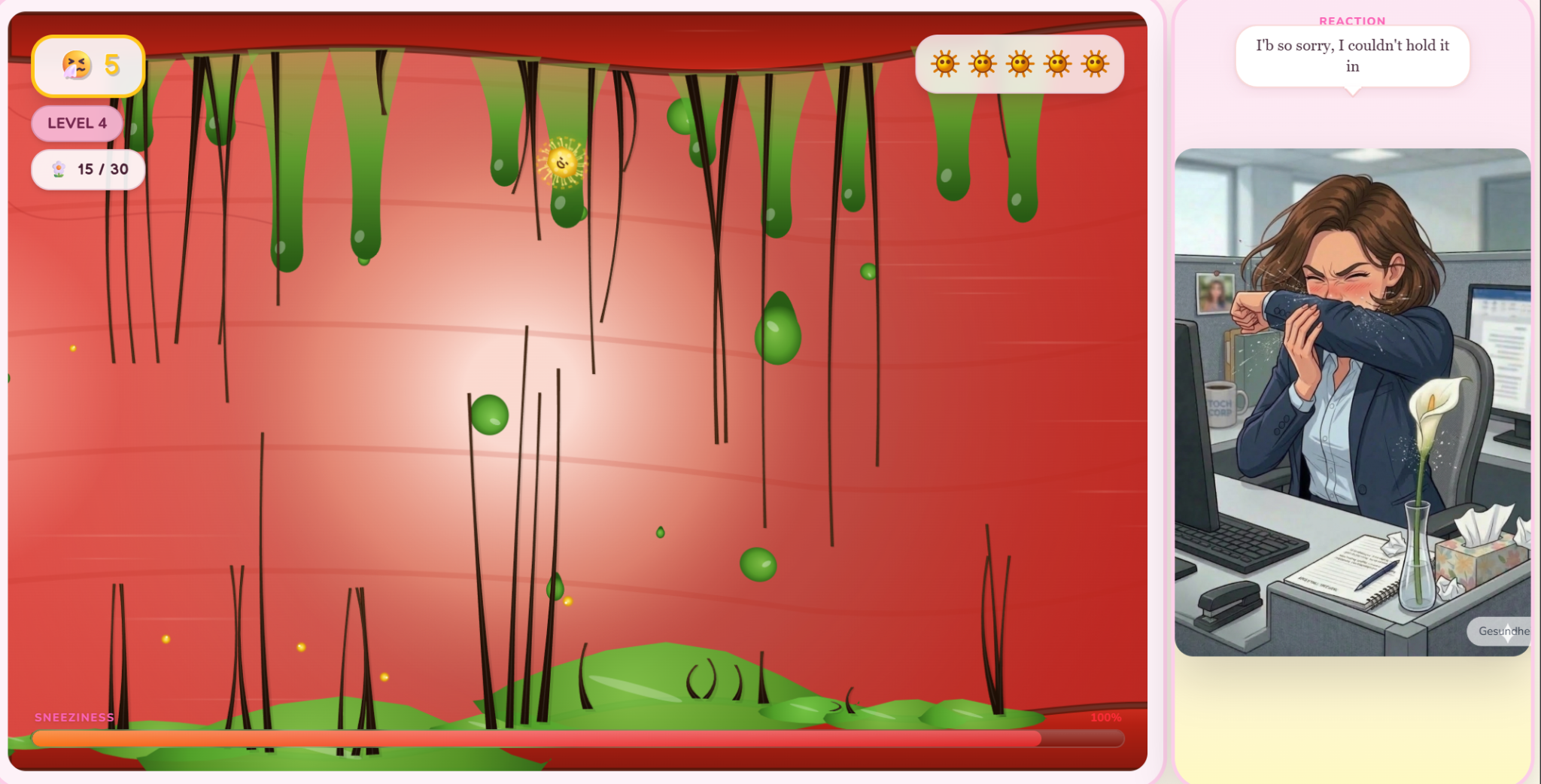The height and width of the screenshot is (784, 1541).
Task: Click the middle sun emoji in the sun row
Action: pos(1020,64)
